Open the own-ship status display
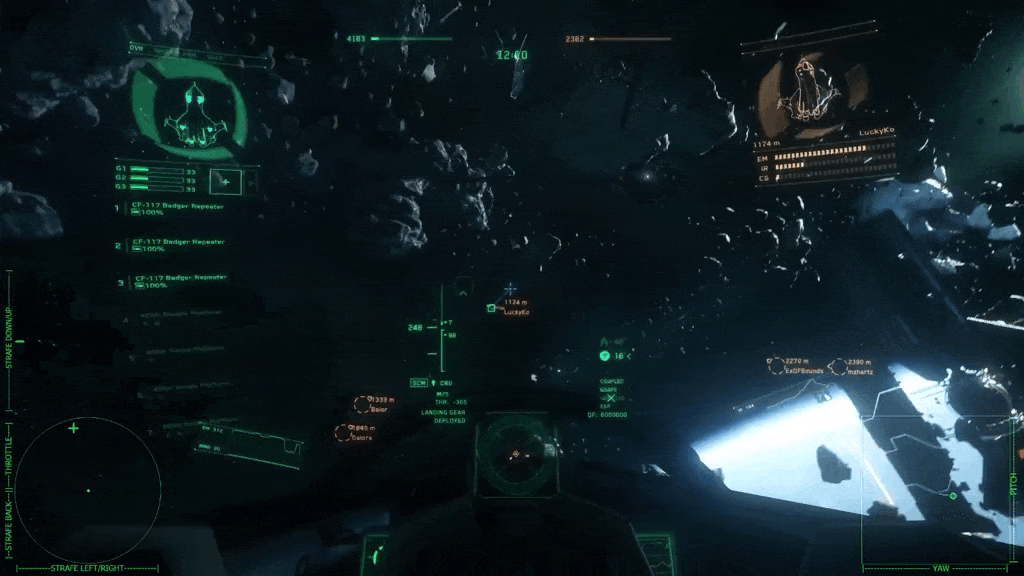Screen dimensions: 1024x576 188,108
